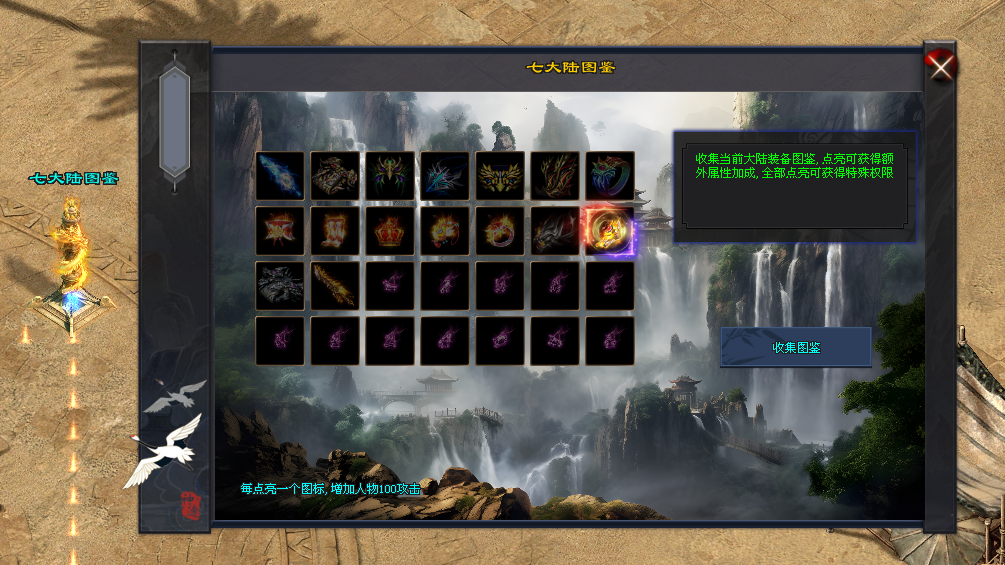Select the dark gray spiked armor slot
This screenshot has width=1005, height=565.
[280, 286]
